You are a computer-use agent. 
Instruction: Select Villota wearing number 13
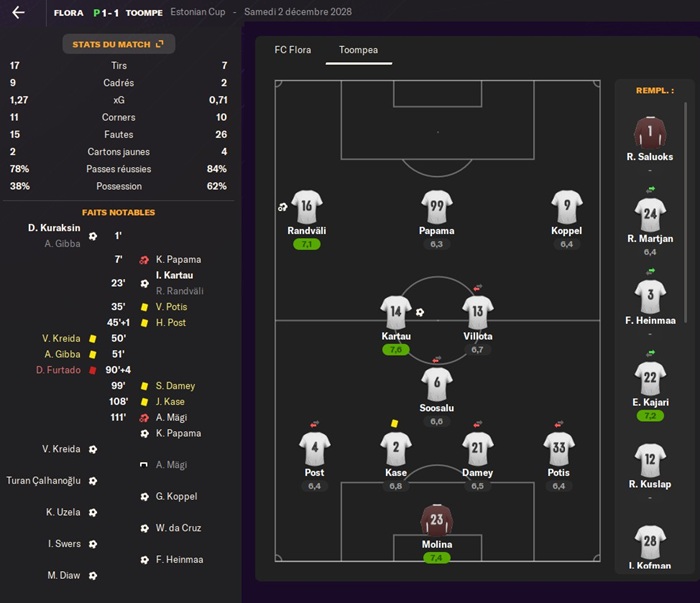click(478, 312)
